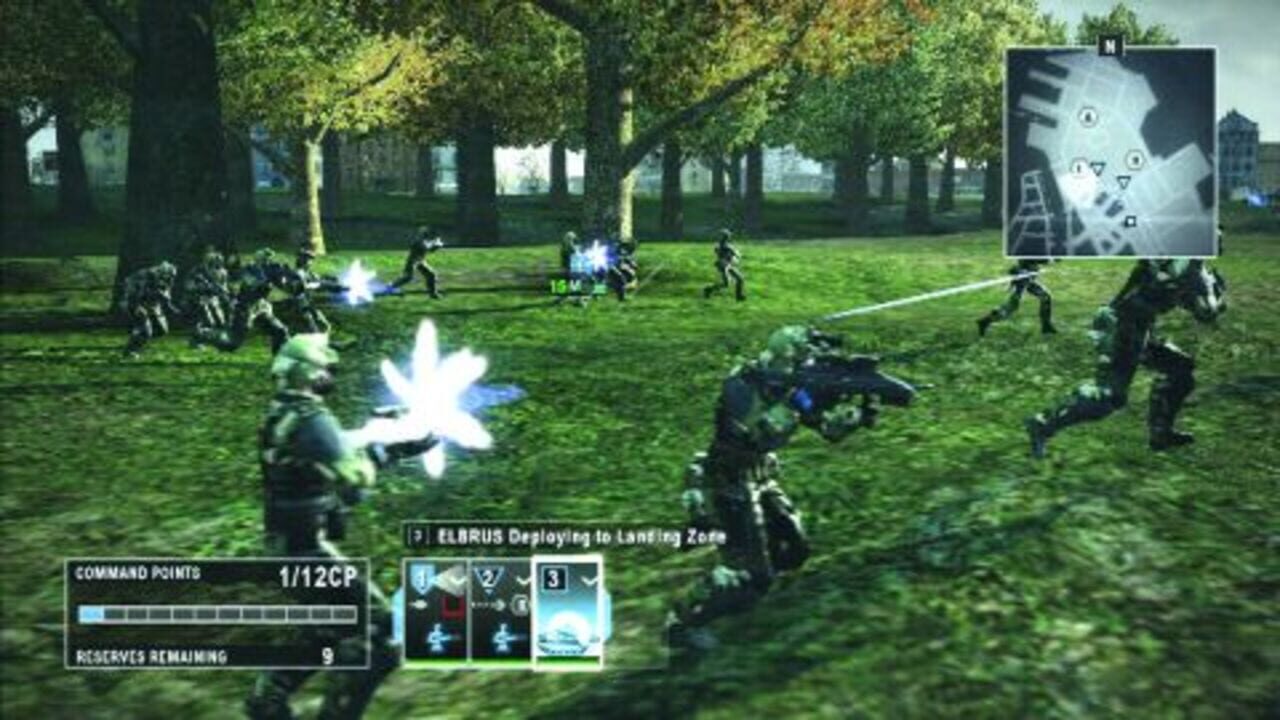This screenshot has height=720, width=1280.
Task: Click the inverted-triangle emblem on unit card 2
Action: coord(487,579)
